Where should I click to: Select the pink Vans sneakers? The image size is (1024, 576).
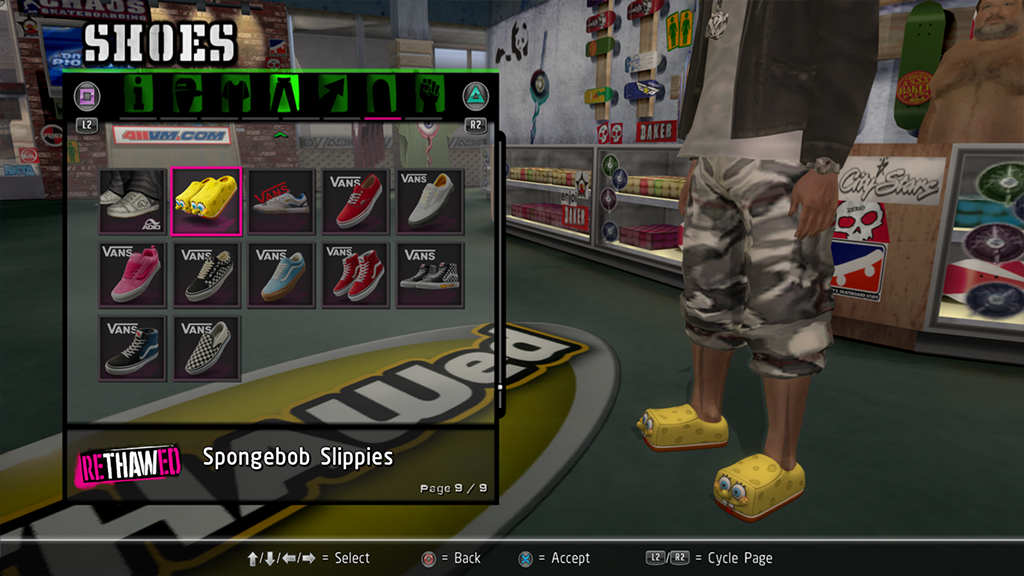coord(132,275)
